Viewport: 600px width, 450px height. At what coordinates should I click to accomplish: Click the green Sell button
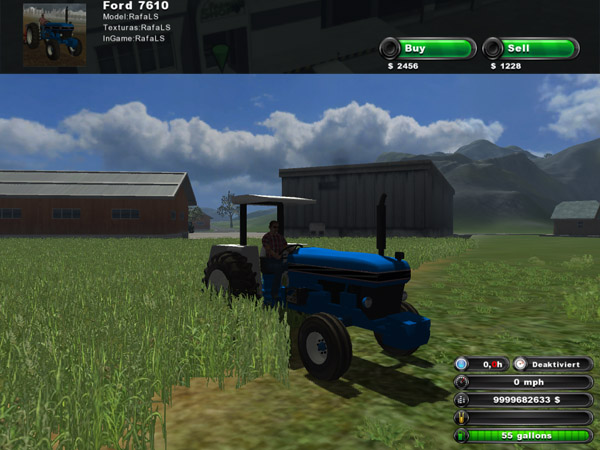(x=531, y=48)
